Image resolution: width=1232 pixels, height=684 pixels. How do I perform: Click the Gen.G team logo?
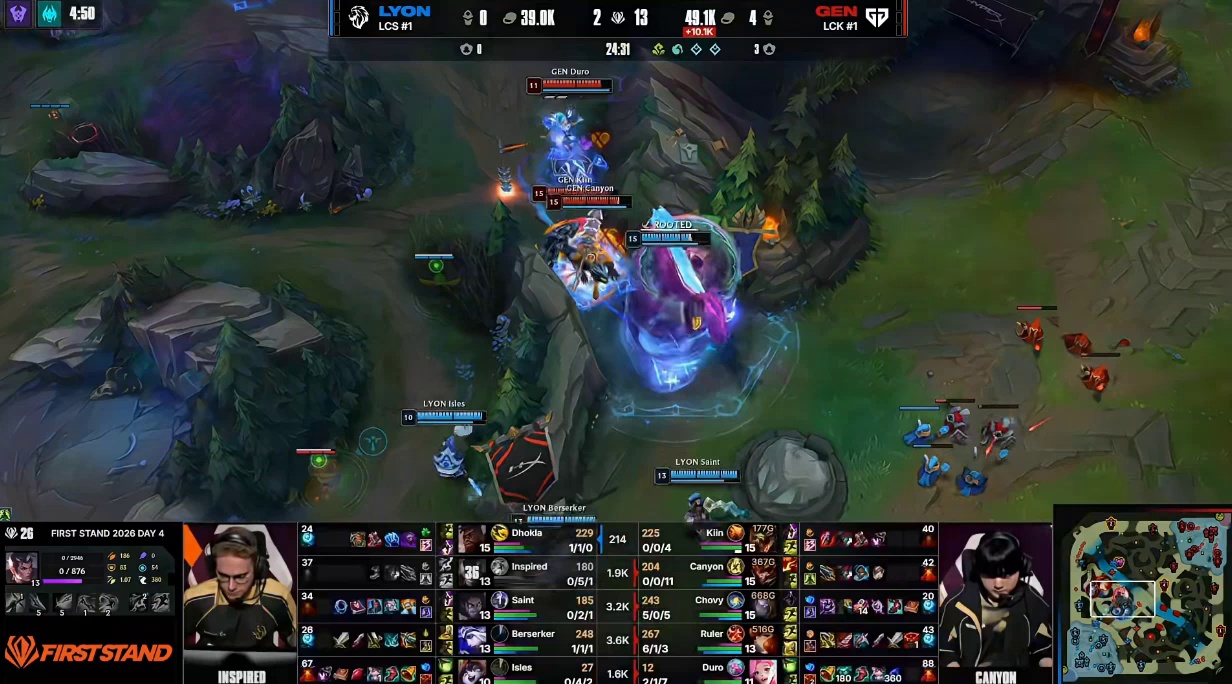877,17
